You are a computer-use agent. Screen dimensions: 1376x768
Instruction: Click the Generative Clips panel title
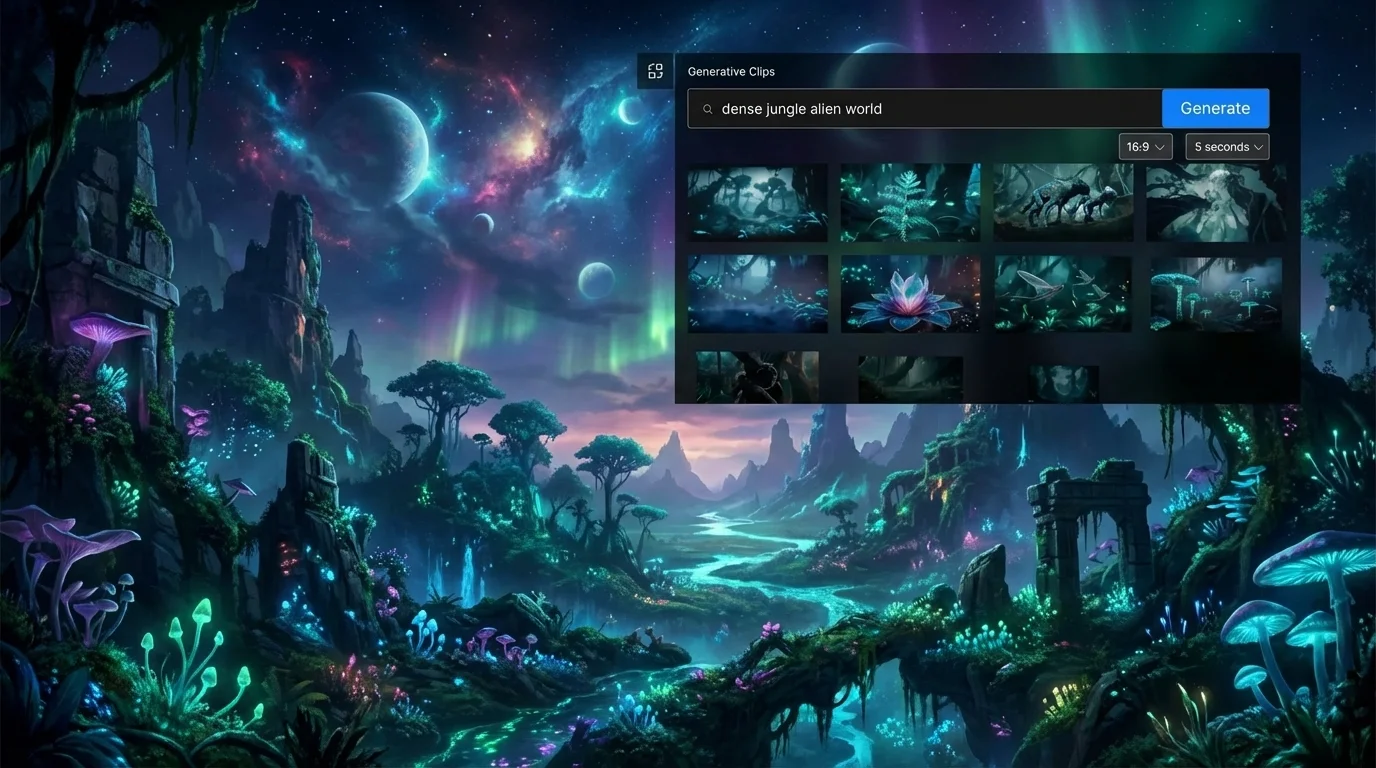(x=733, y=71)
